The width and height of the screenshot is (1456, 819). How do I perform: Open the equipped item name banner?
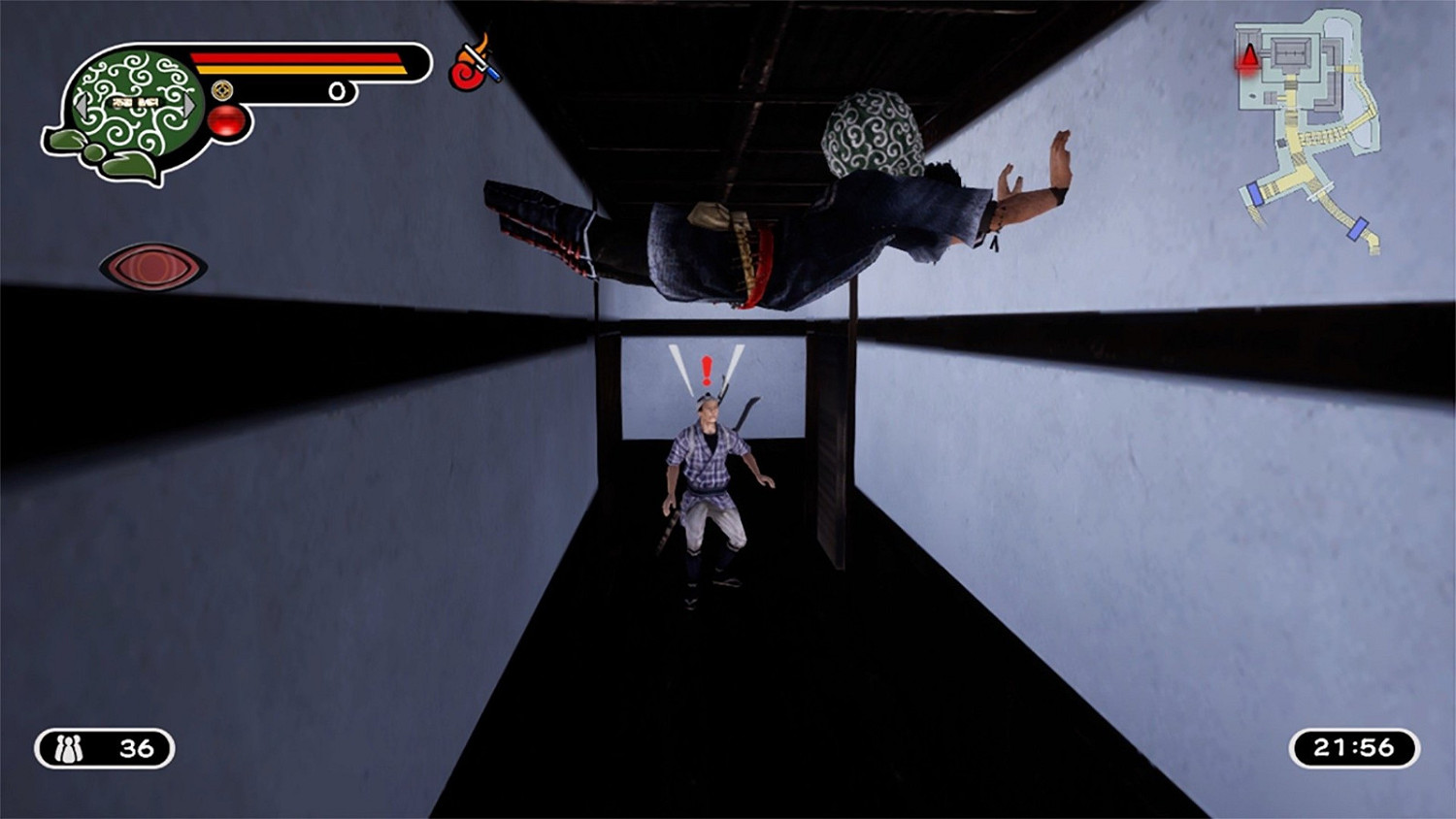click(134, 103)
